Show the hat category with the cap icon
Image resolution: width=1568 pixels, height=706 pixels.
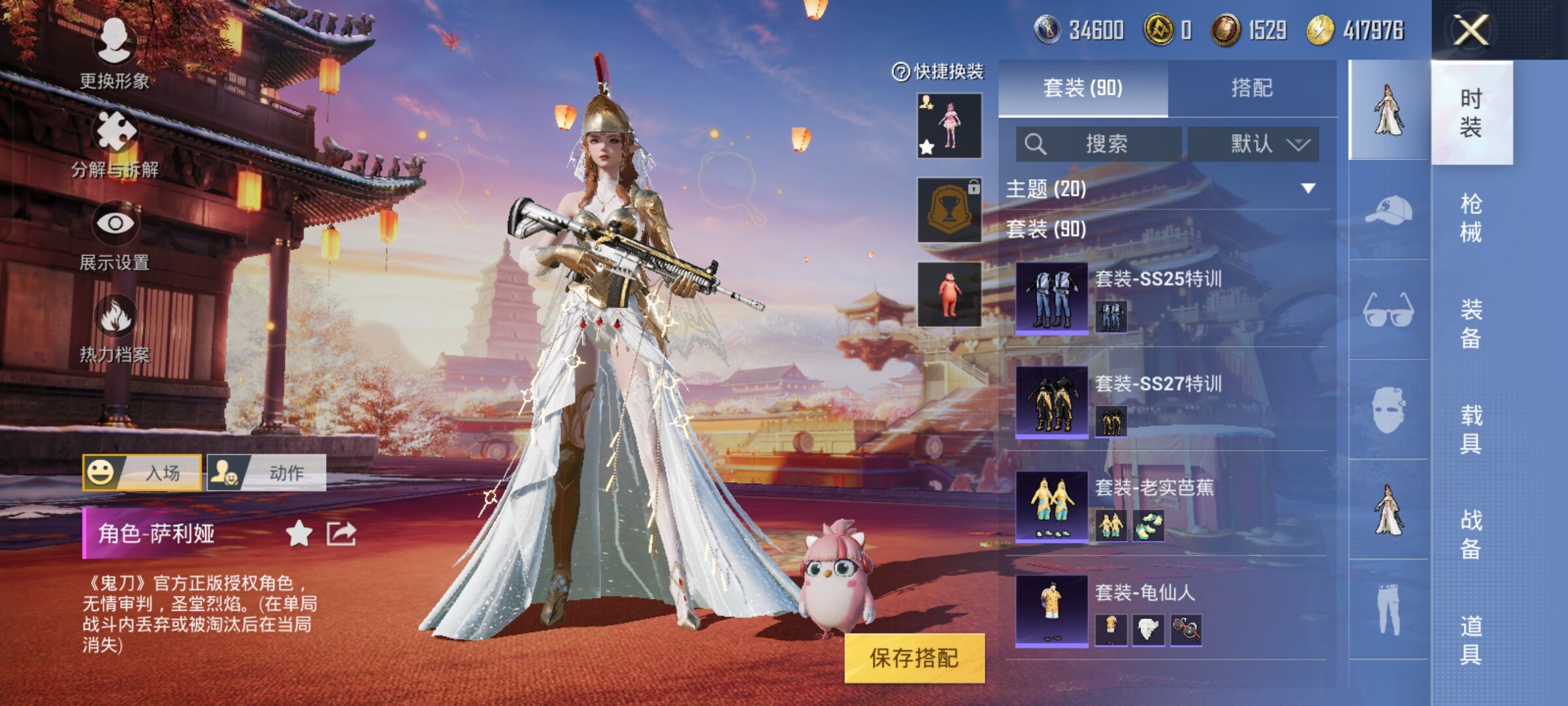click(x=1388, y=210)
